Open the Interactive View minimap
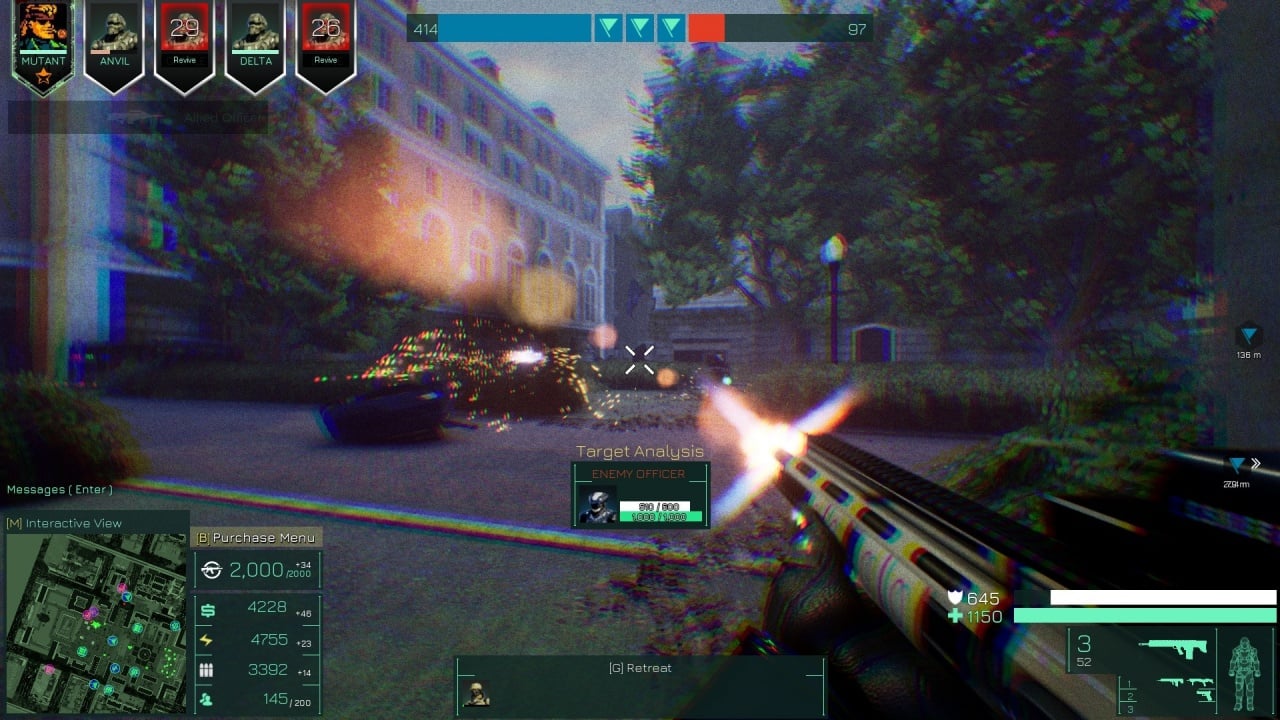The width and height of the screenshot is (1280, 720). 96,610
